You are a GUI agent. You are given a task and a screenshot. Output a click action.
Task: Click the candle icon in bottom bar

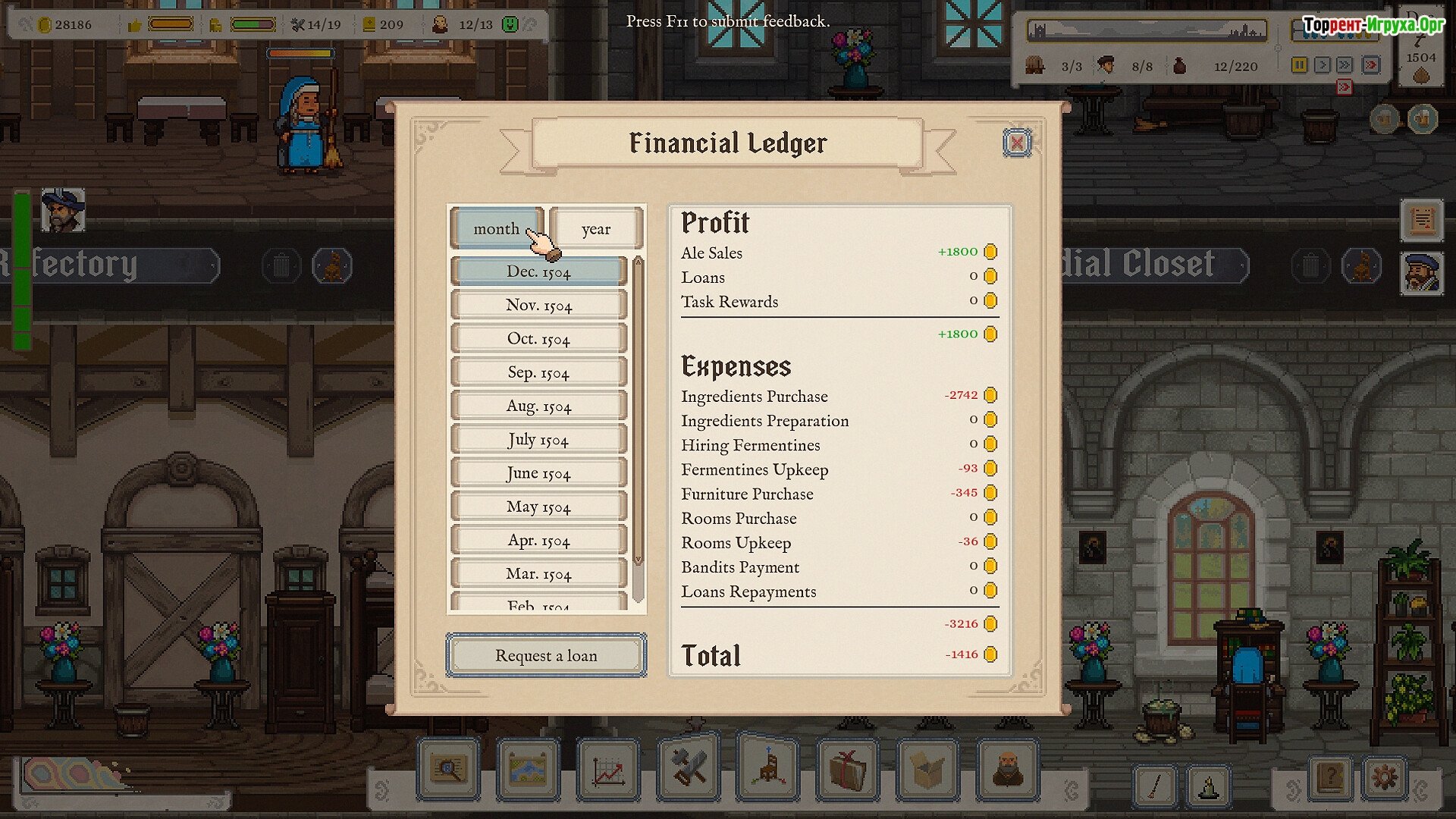pyautogui.click(x=1208, y=786)
